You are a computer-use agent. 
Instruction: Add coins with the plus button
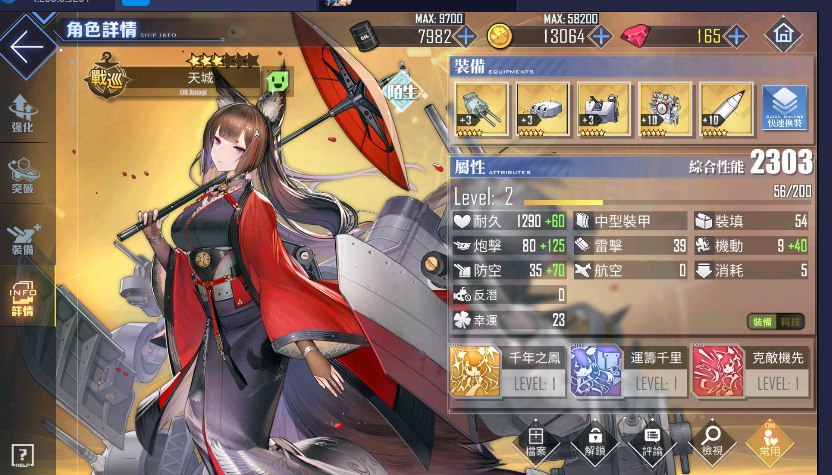coord(600,37)
